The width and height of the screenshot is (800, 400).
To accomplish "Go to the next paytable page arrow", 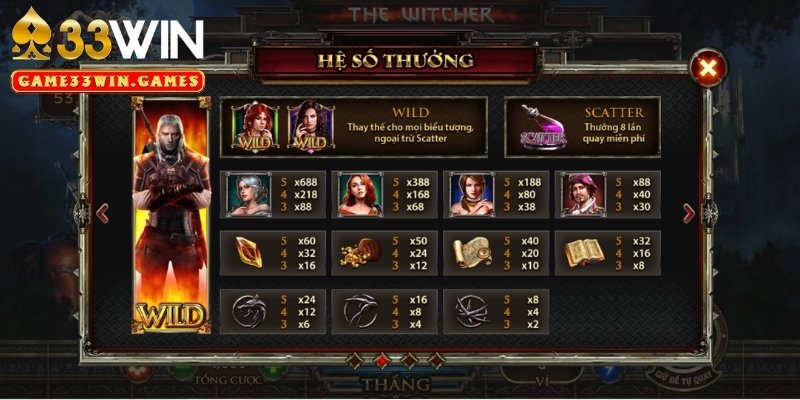I will 688,213.
